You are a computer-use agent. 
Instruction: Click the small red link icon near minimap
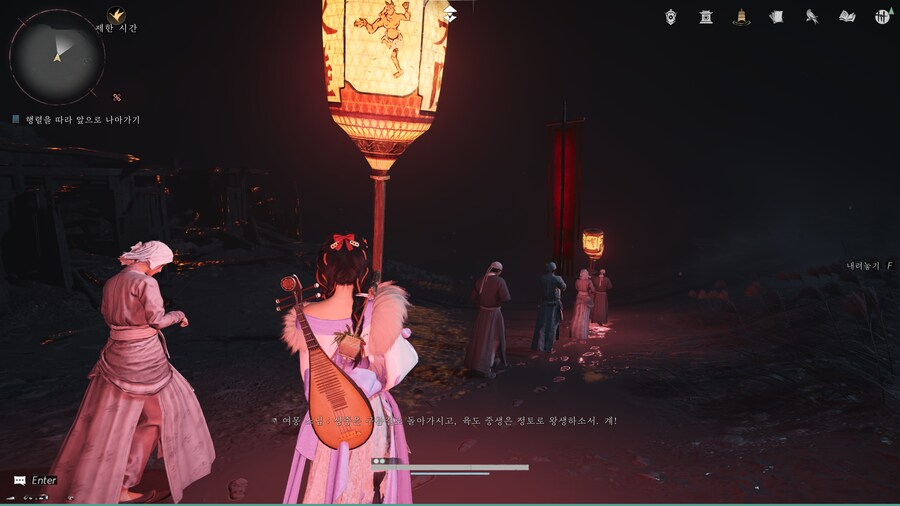pos(117,97)
